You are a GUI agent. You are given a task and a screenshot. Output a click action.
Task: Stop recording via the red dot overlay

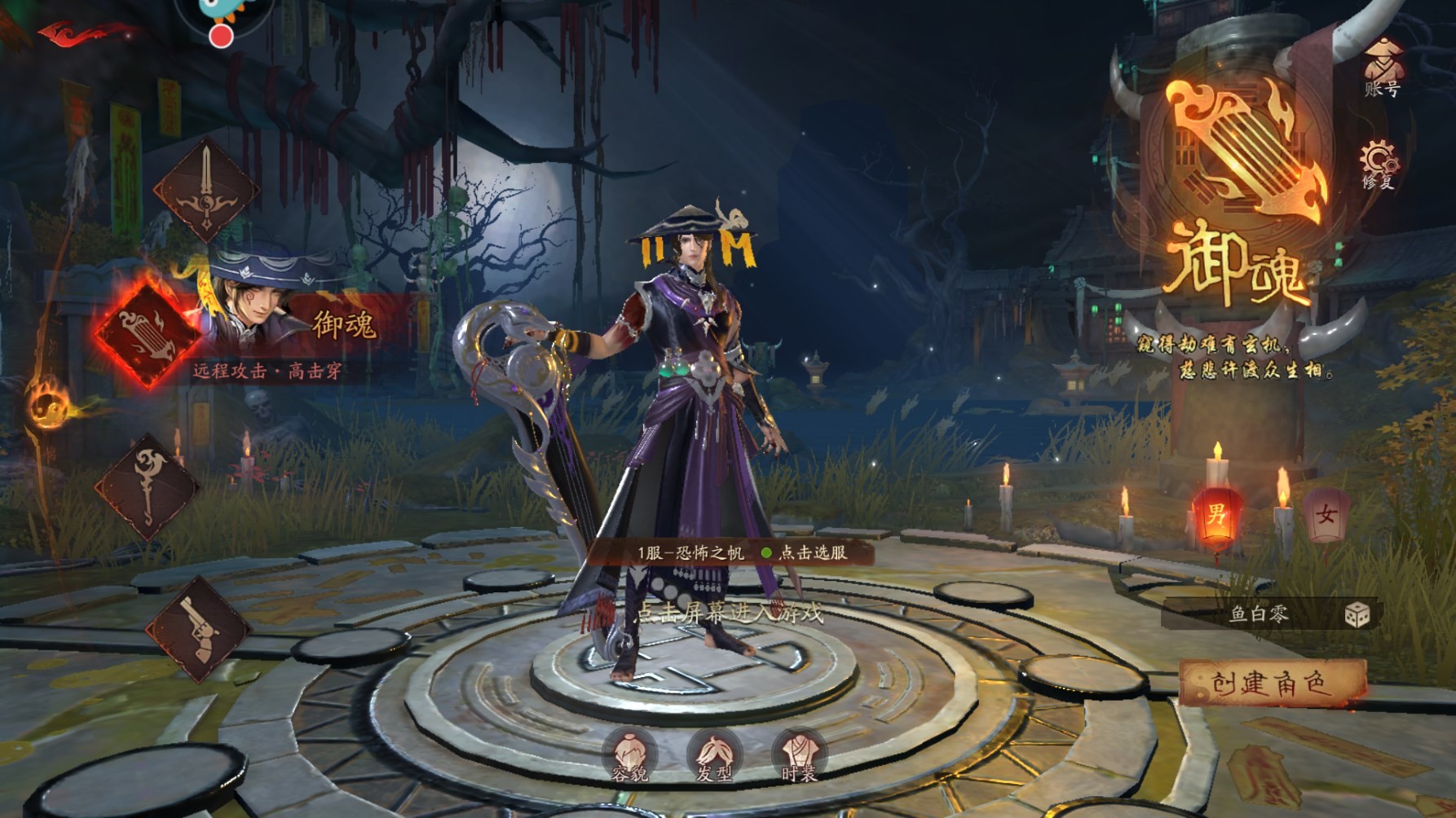[220, 36]
